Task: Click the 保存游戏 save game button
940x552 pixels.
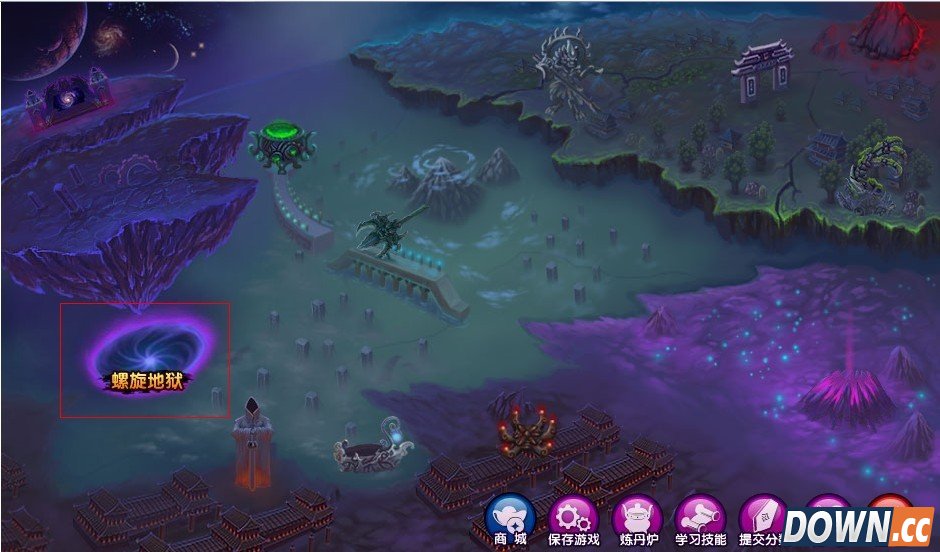Action: pyautogui.click(x=574, y=520)
